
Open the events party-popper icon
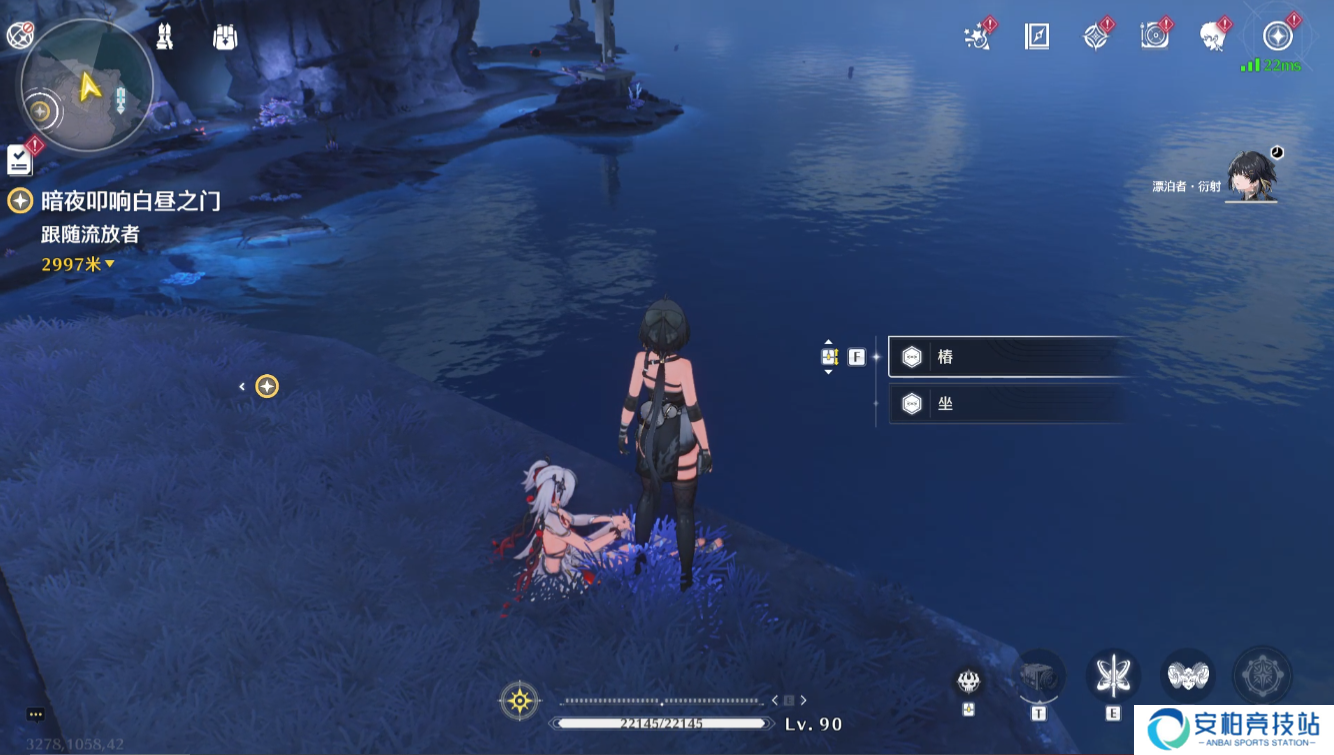pyautogui.click(x=976, y=37)
